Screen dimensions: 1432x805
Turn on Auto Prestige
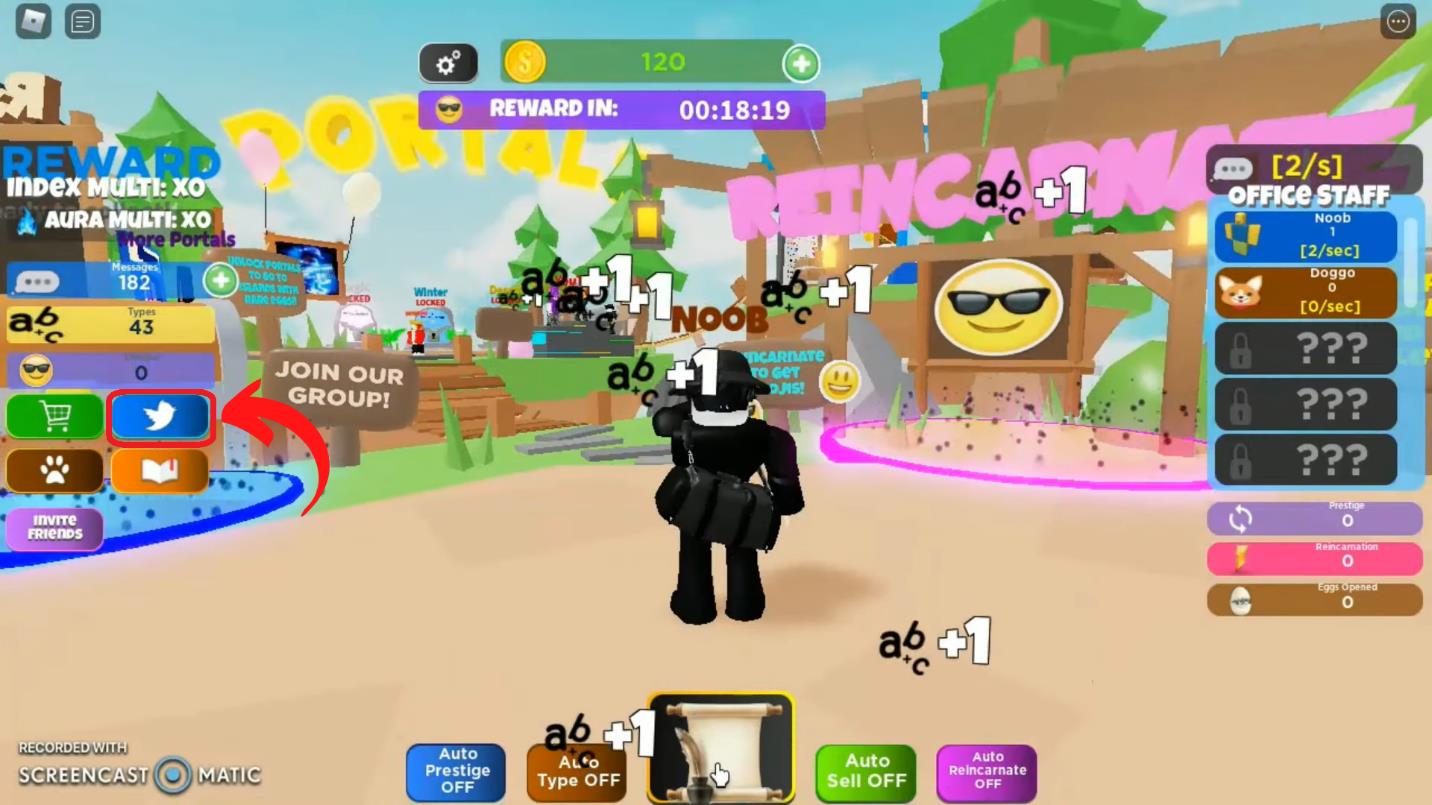[456, 770]
